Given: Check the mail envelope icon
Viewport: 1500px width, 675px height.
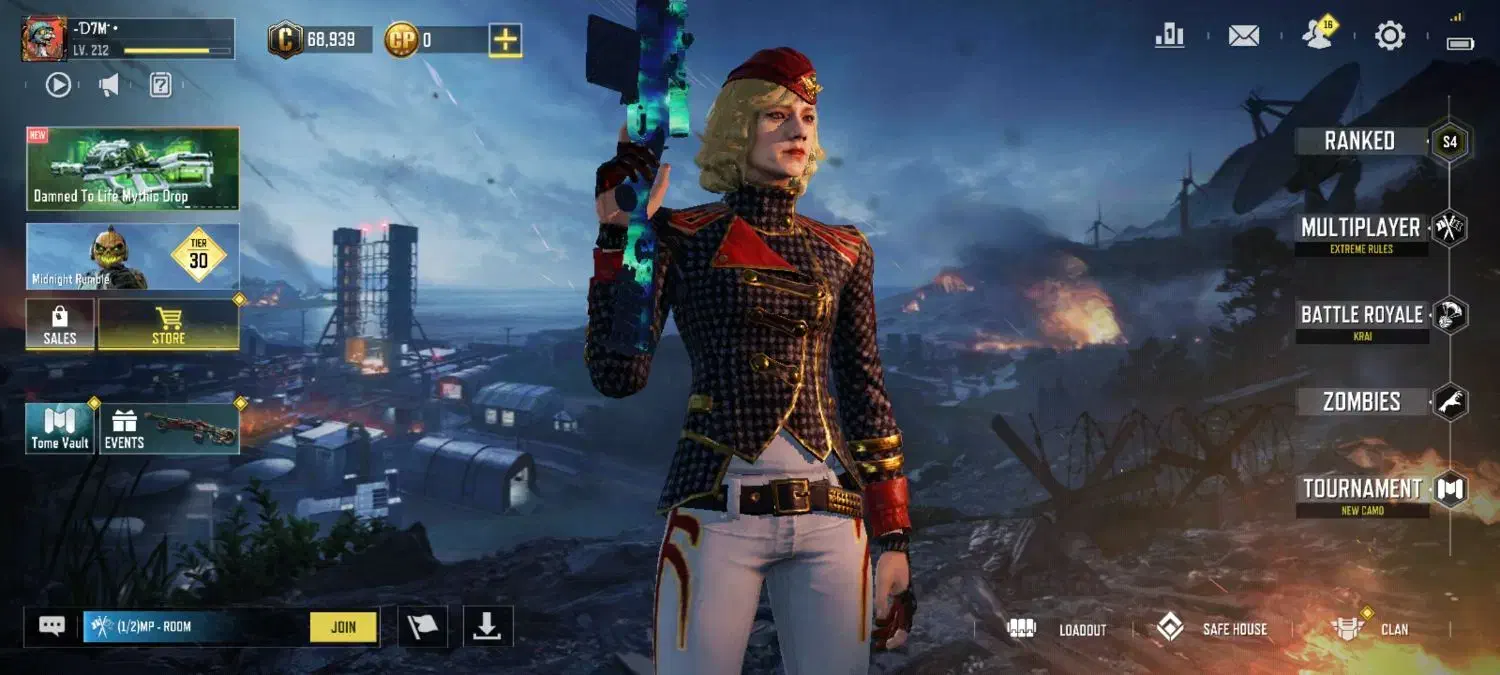Looking at the screenshot, I should pyautogui.click(x=1244, y=36).
